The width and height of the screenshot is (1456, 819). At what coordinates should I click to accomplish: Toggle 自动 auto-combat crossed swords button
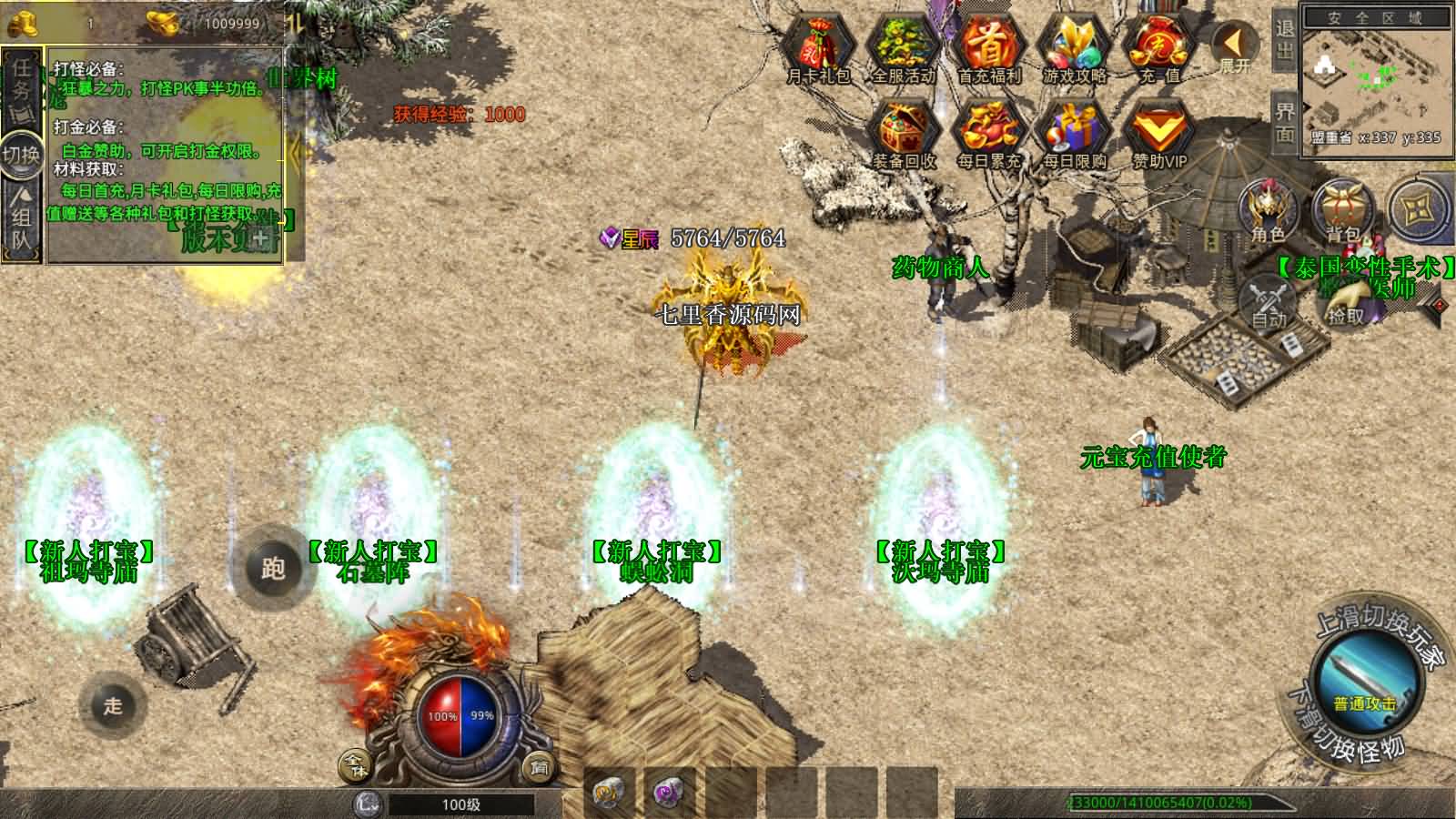coord(1269,298)
